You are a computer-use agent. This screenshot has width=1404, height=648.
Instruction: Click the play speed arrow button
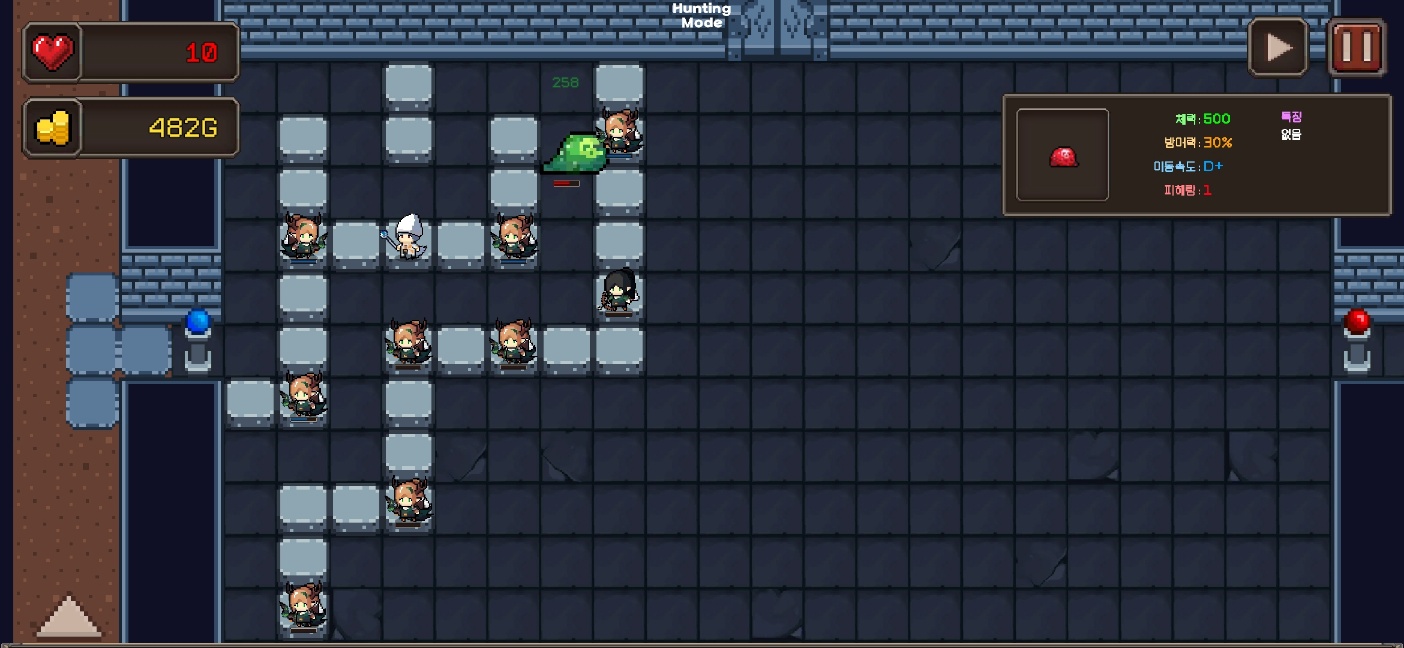pos(1278,47)
